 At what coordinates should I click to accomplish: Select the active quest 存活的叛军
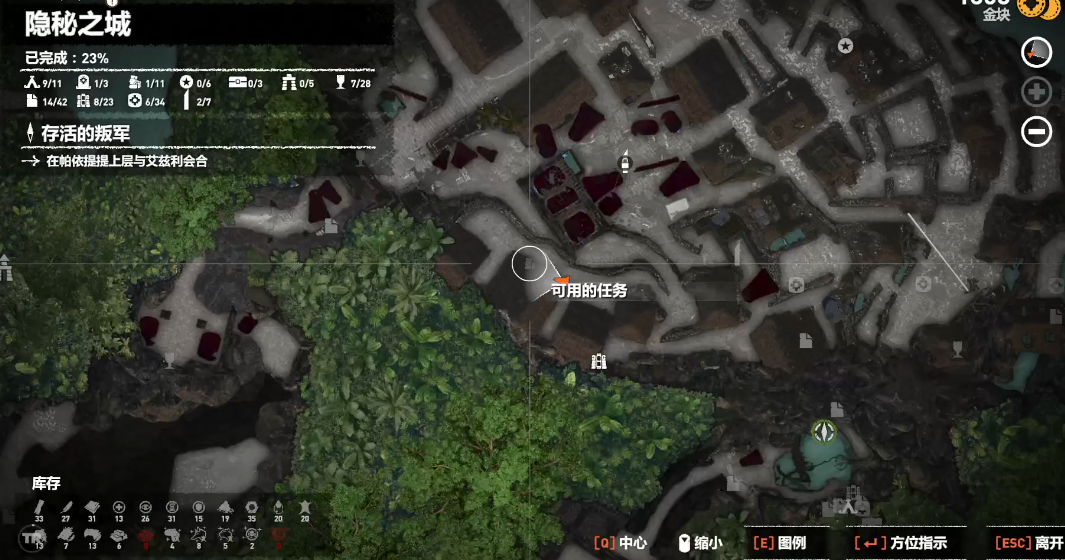pyautogui.click(x=85, y=133)
